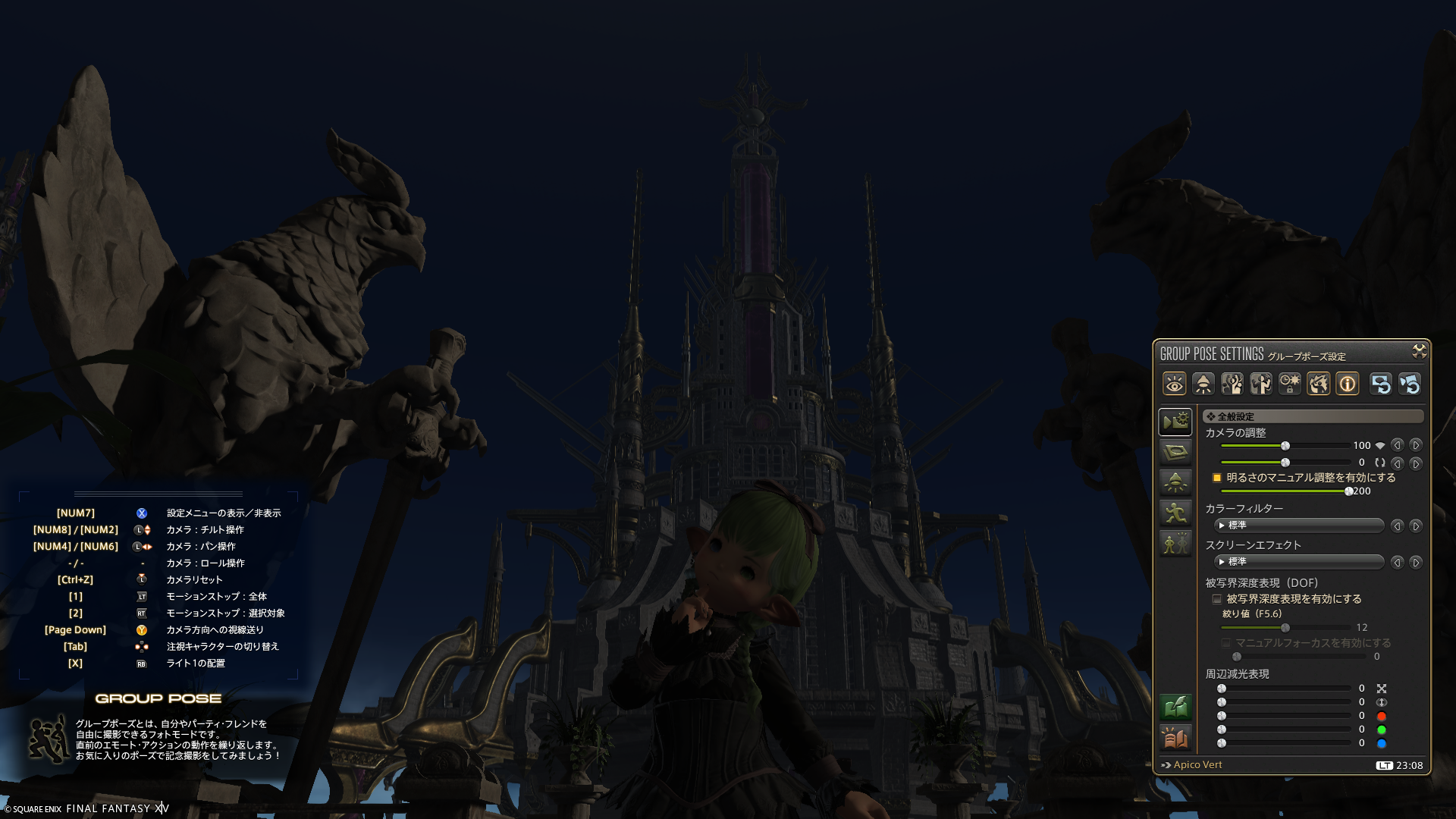Open the カラーフィルター dropdown

click(x=1299, y=526)
